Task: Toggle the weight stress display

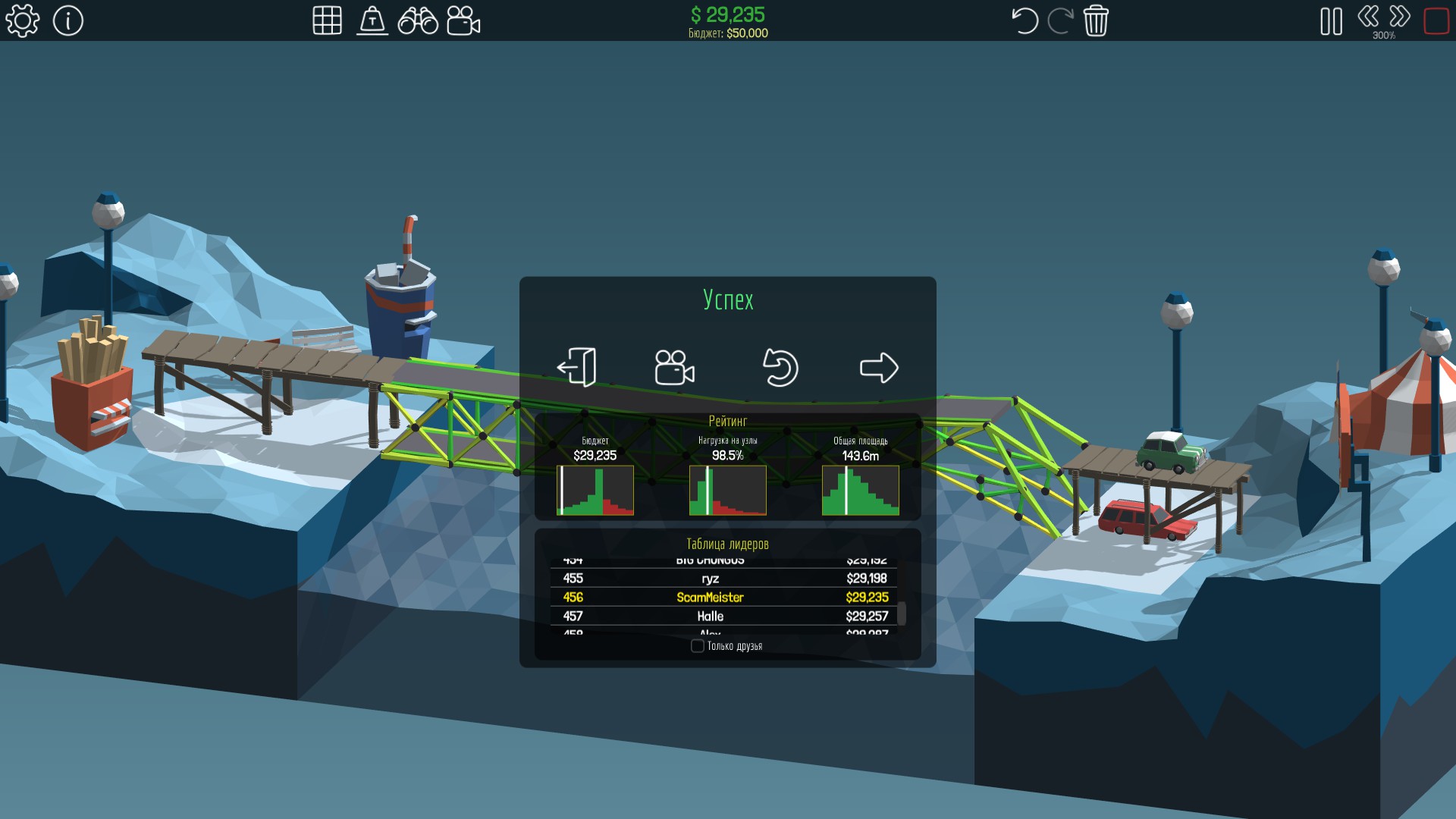Action: [372, 20]
